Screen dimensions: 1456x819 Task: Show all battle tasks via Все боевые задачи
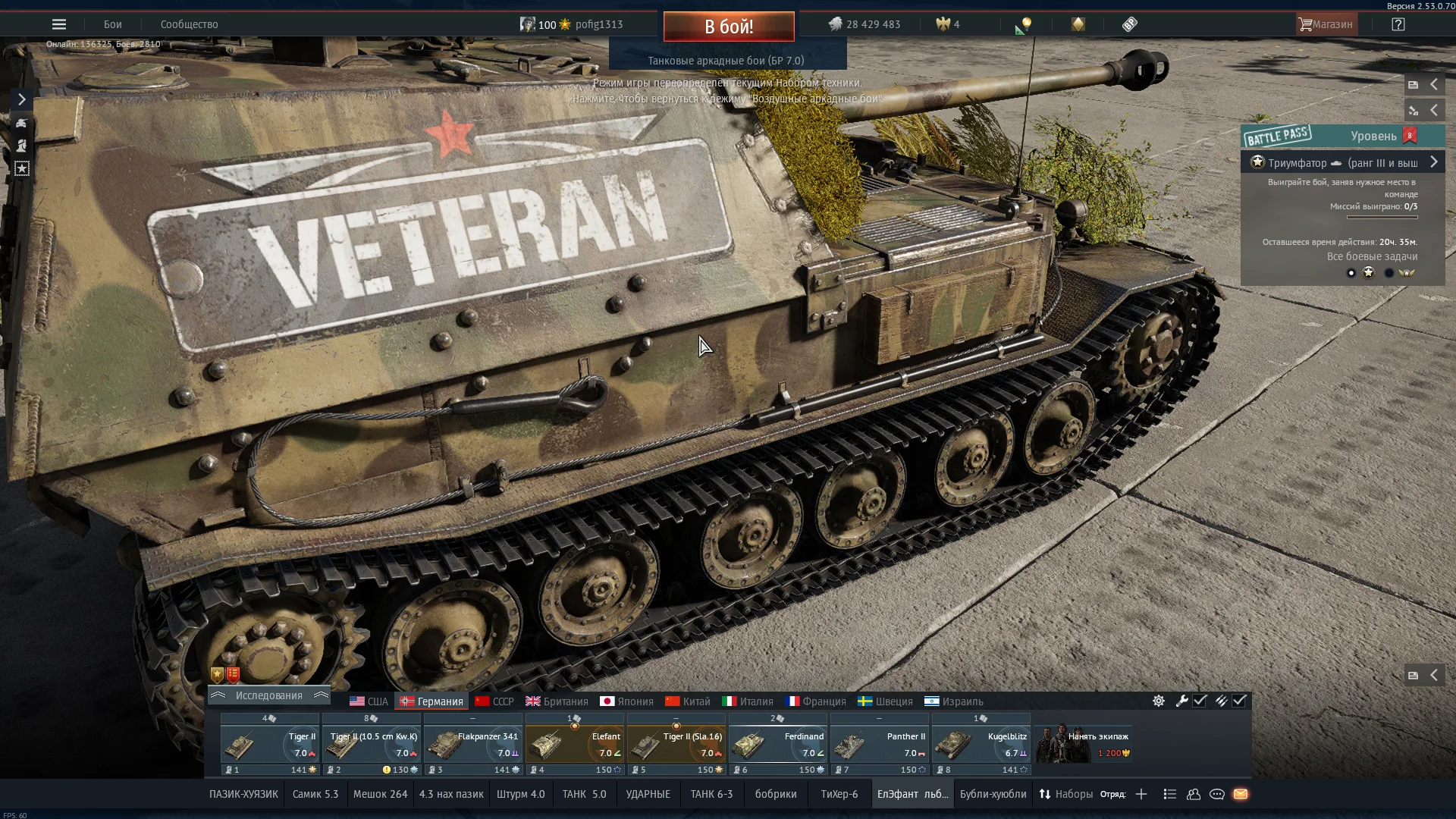coord(1372,256)
